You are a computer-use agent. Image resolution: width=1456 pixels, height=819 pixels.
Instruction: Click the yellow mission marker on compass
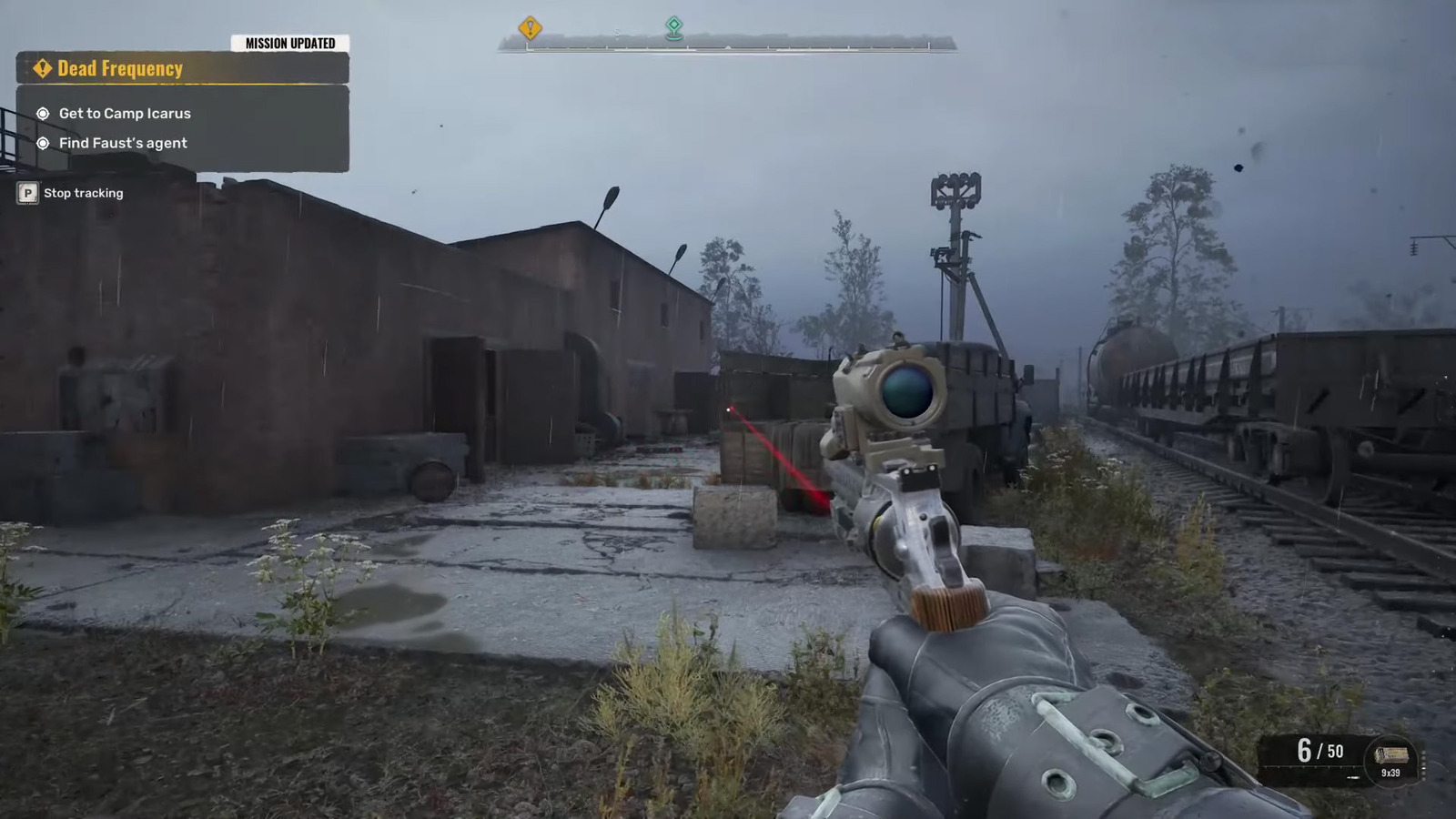point(530,28)
